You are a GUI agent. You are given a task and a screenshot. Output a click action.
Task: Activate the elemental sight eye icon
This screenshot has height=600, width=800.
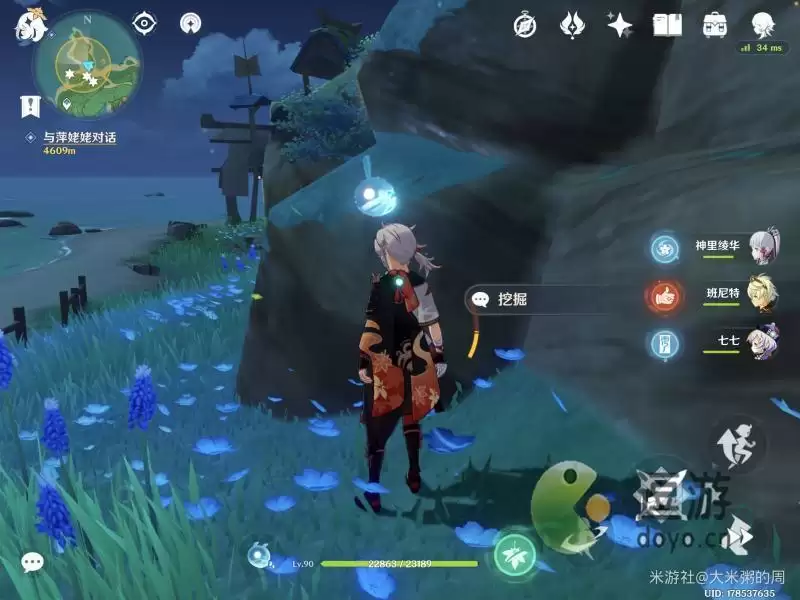click(145, 23)
